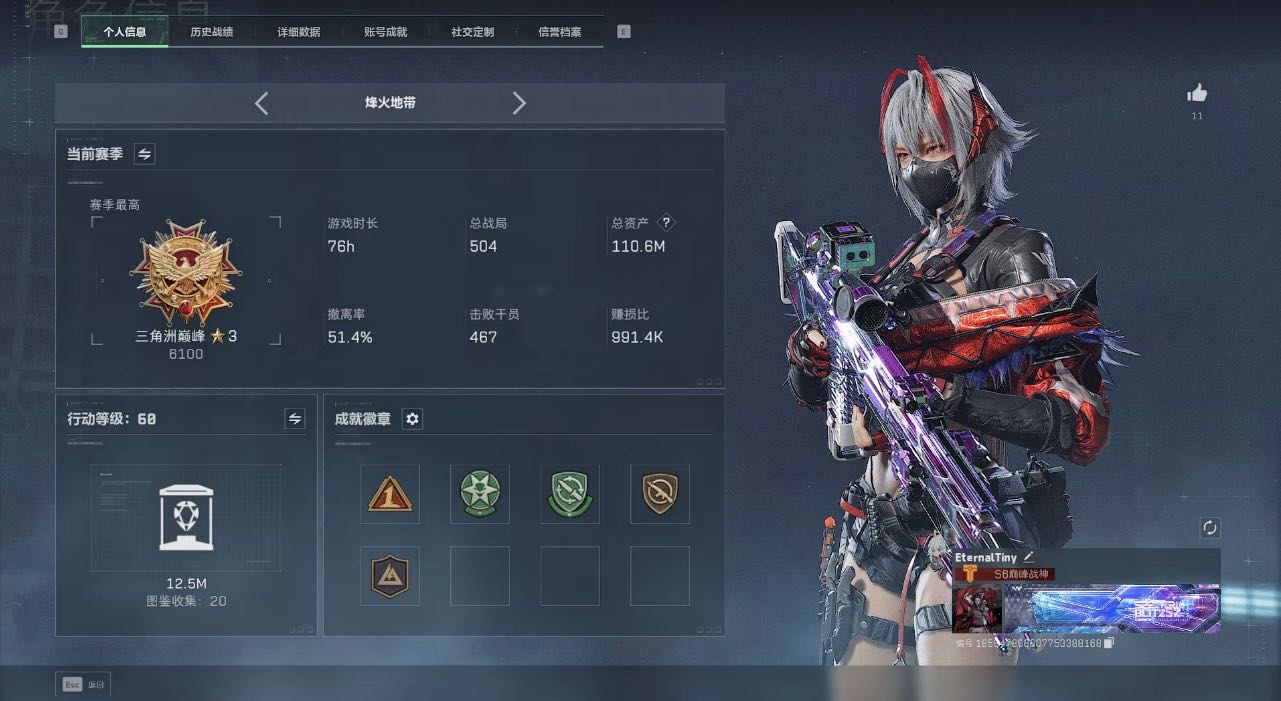Select the green star circle badge

480,494
